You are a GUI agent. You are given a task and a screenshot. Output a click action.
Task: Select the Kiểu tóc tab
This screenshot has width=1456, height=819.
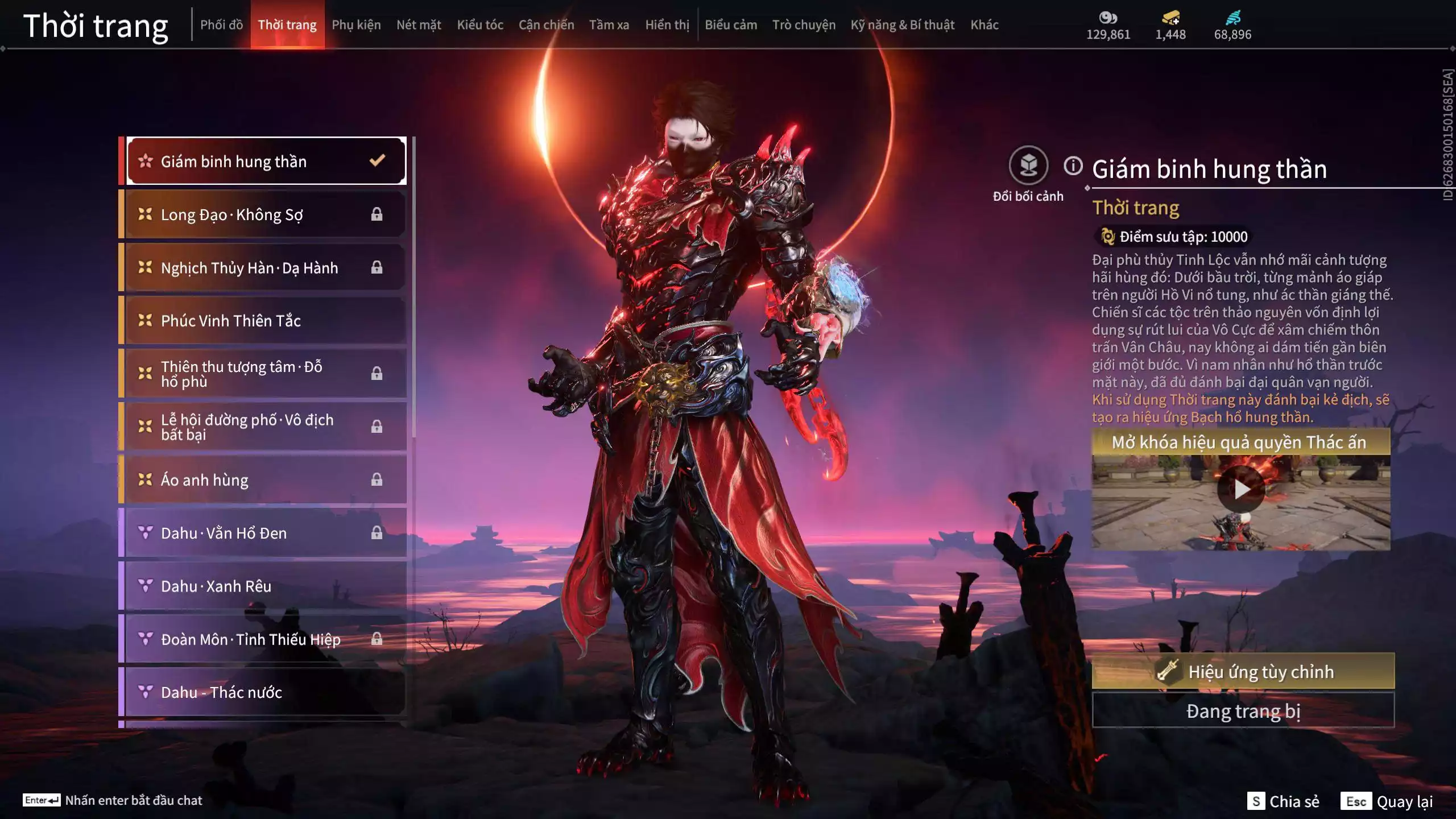[480, 25]
